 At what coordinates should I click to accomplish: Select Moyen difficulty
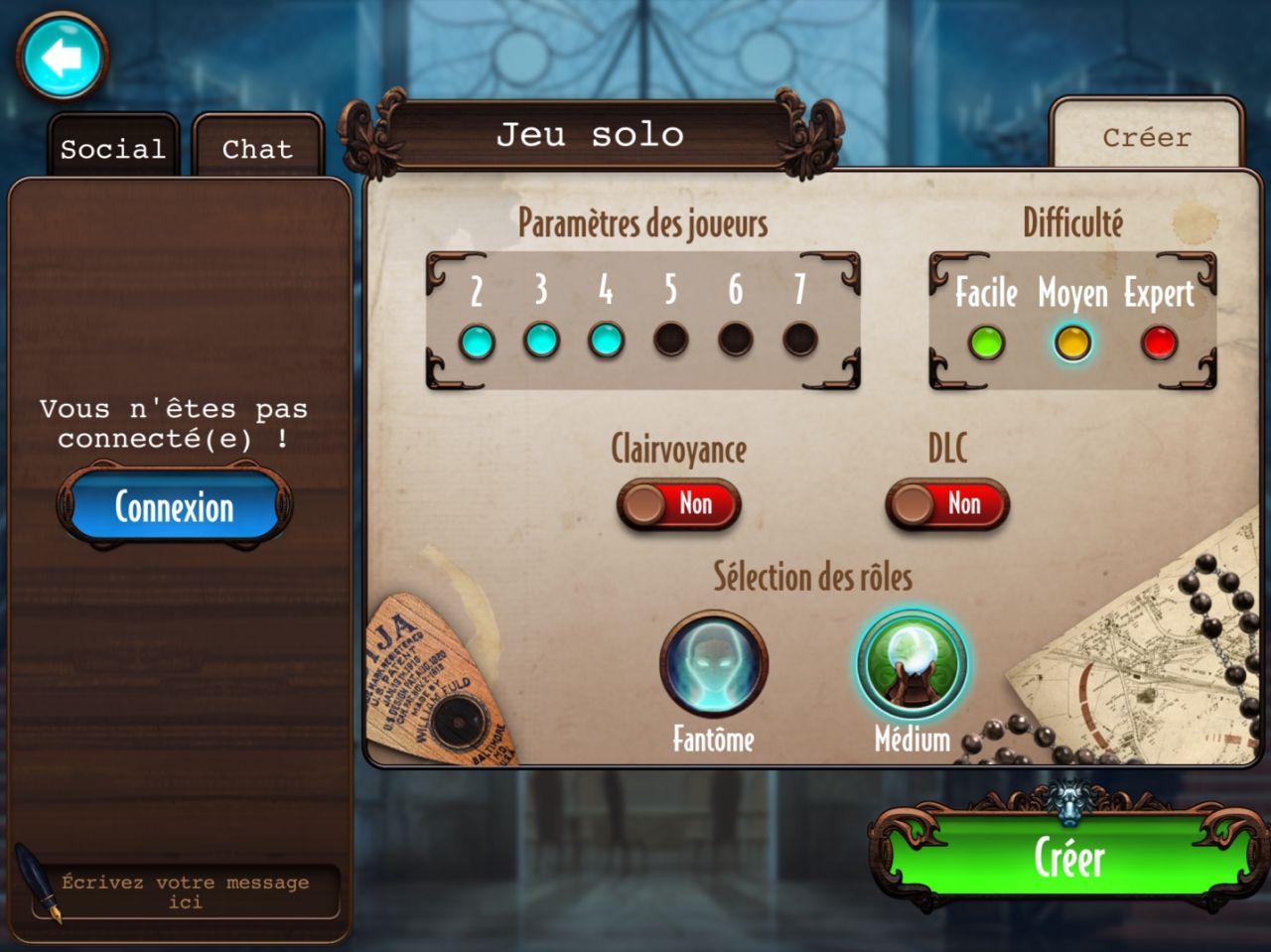1072,343
